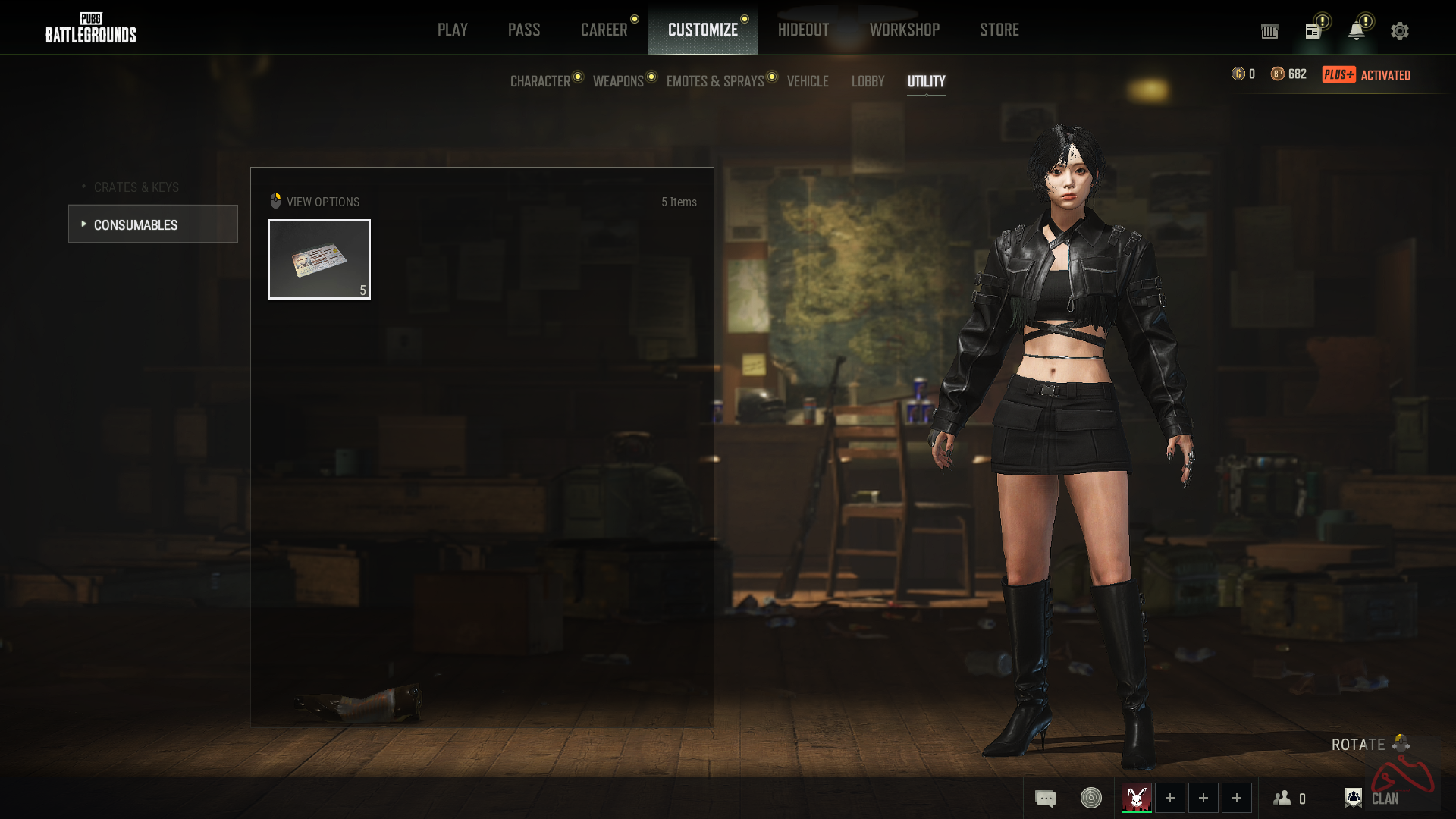Viewport: 1456px width, 819px height.
Task: Show the VEHICLE customization tab
Action: click(x=808, y=81)
